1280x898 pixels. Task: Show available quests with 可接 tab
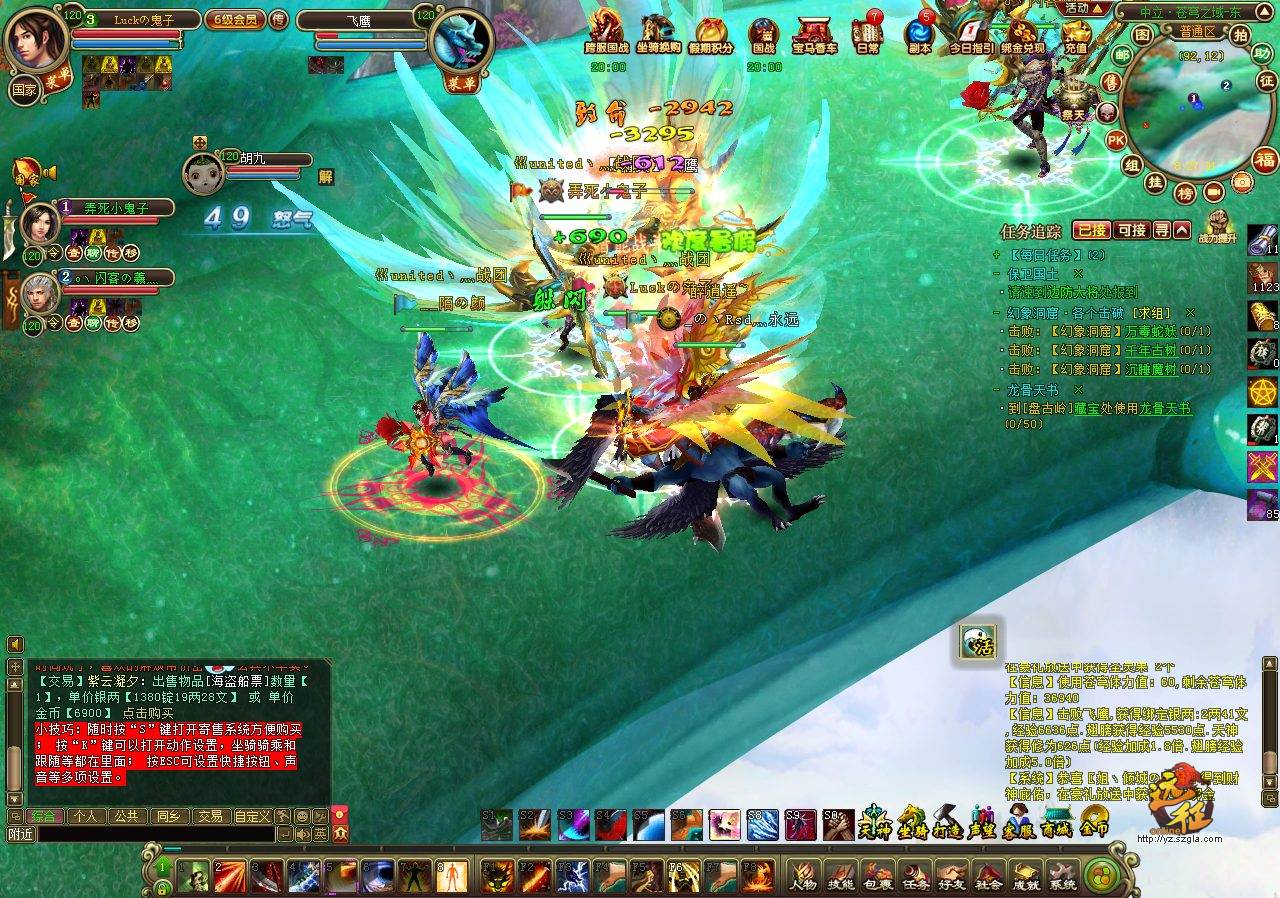point(1131,230)
